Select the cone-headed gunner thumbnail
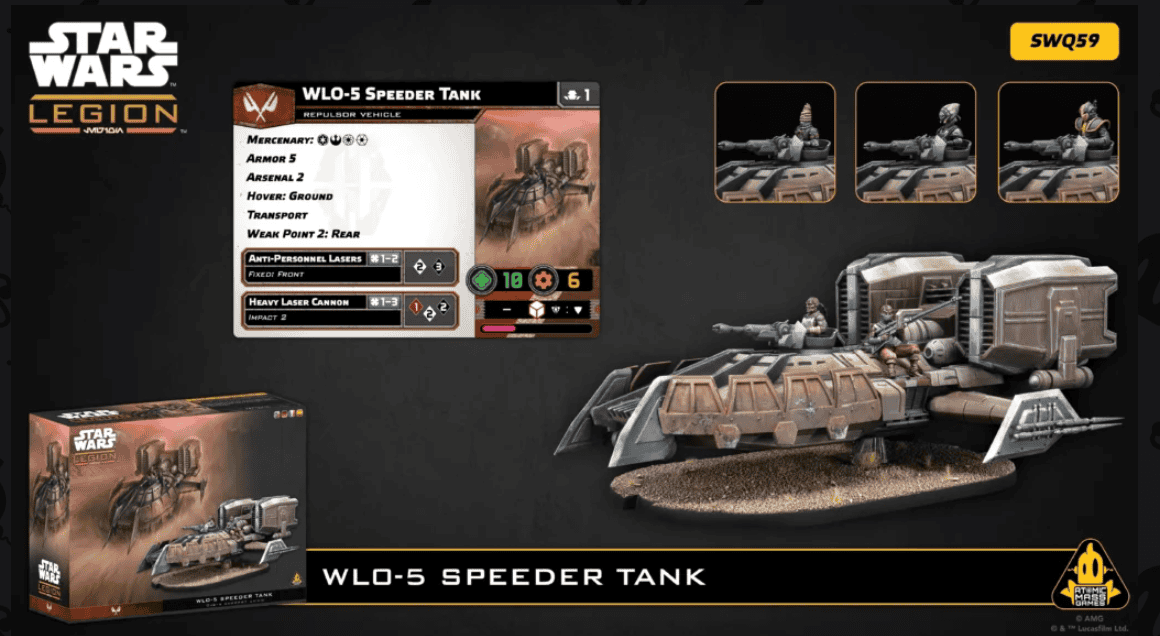1160x636 pixels. pos(774,141)
